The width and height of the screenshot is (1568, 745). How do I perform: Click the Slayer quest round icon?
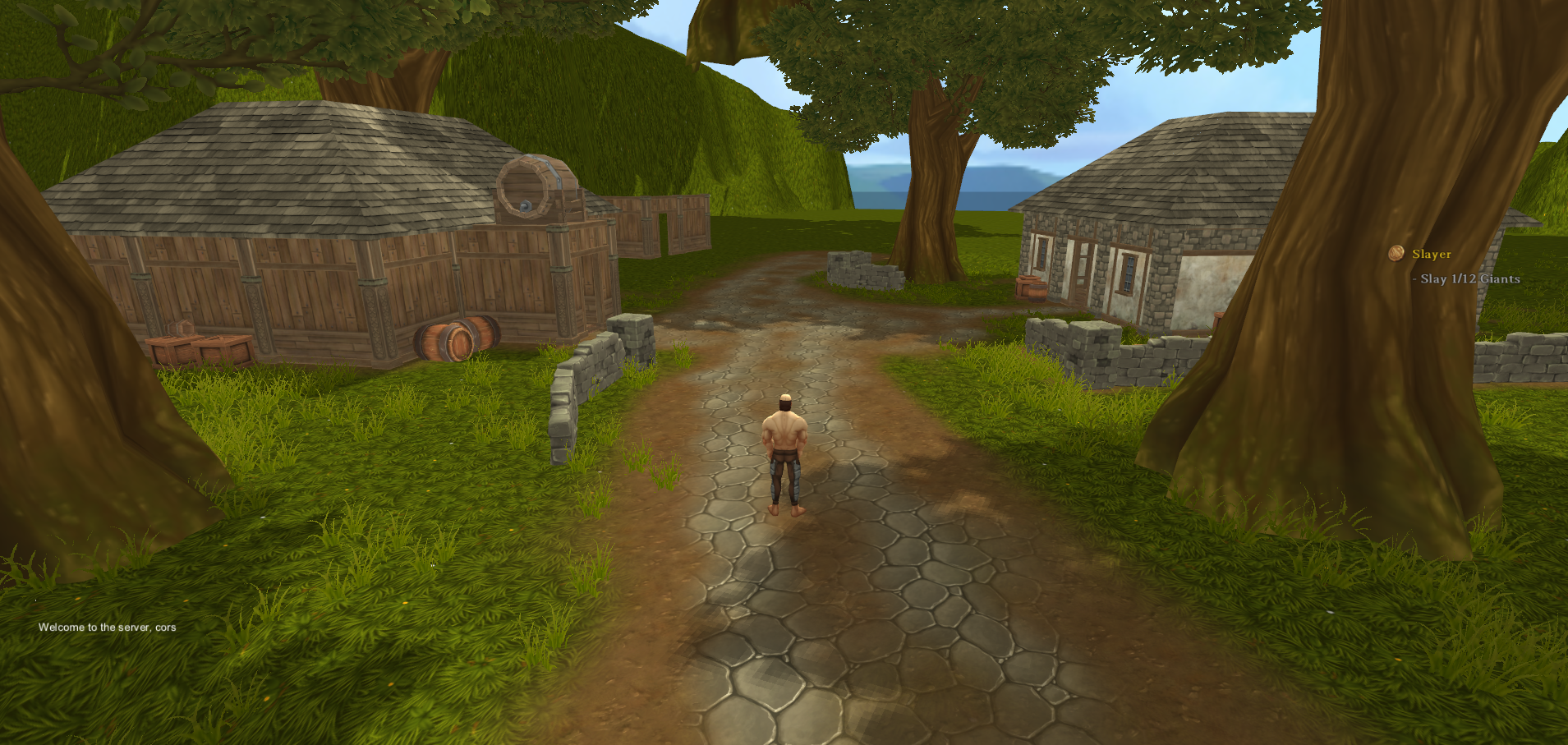1396,253
